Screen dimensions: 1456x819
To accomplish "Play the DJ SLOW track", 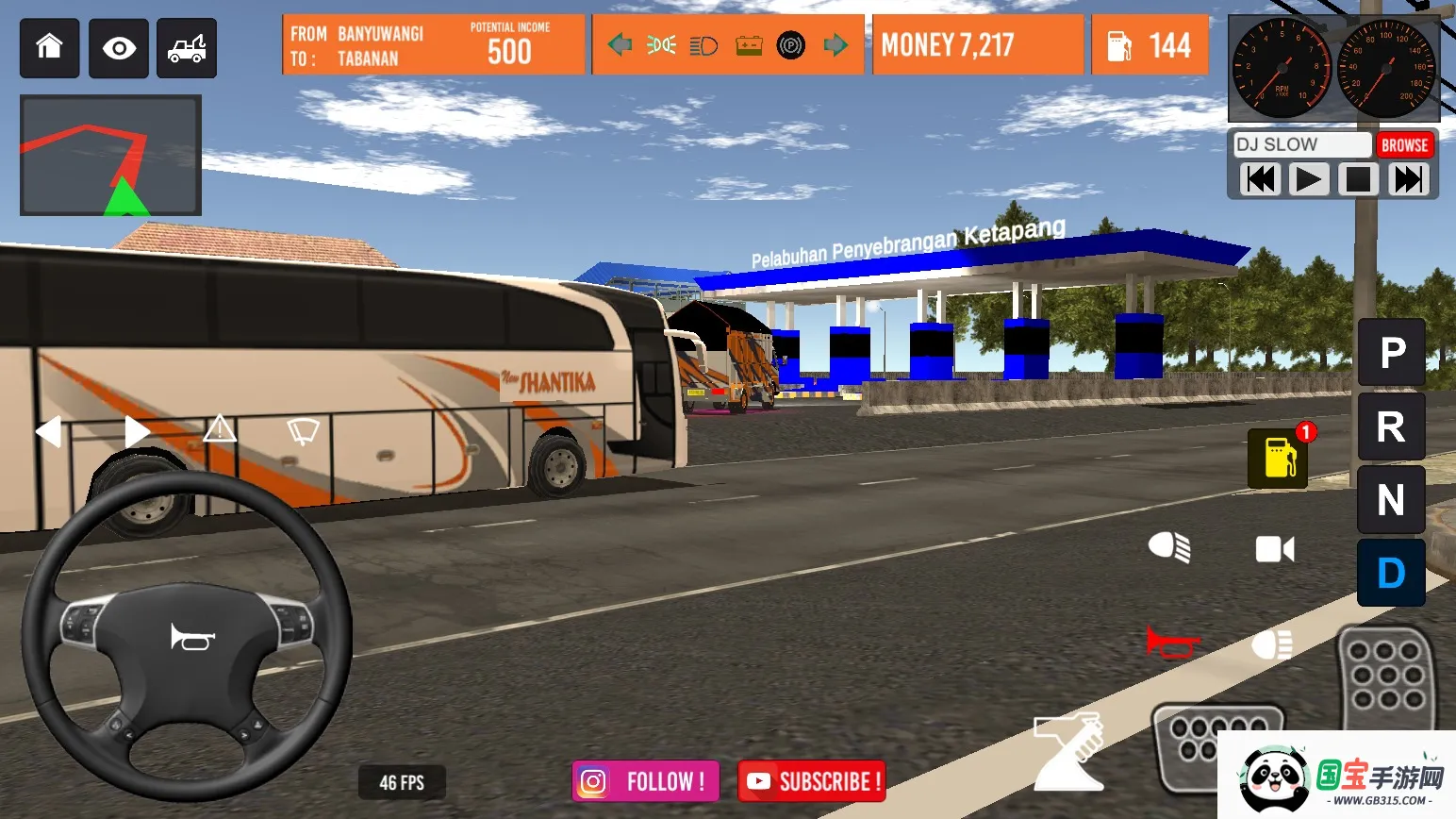I will [x=1308, y=179].
